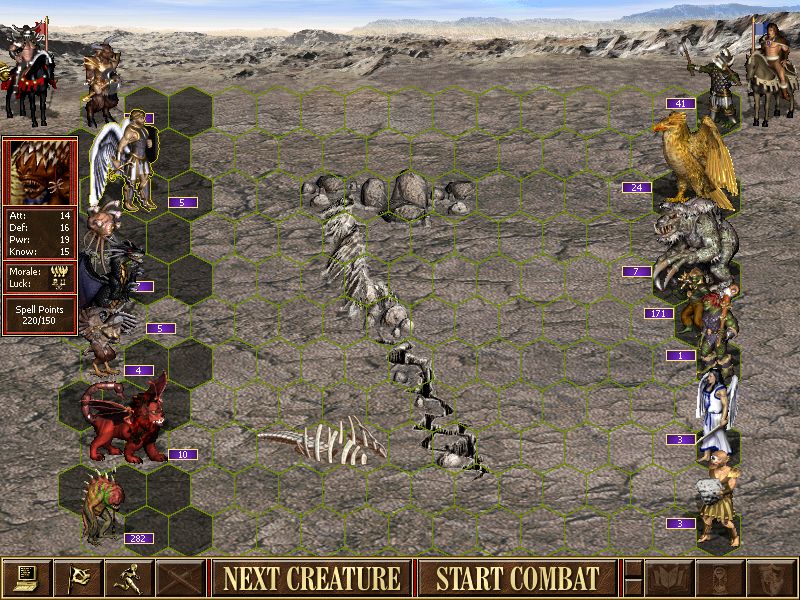Click the greyed-out spellbook button
800x600 pixels.
pyautogui.click(x=669, y=578)
